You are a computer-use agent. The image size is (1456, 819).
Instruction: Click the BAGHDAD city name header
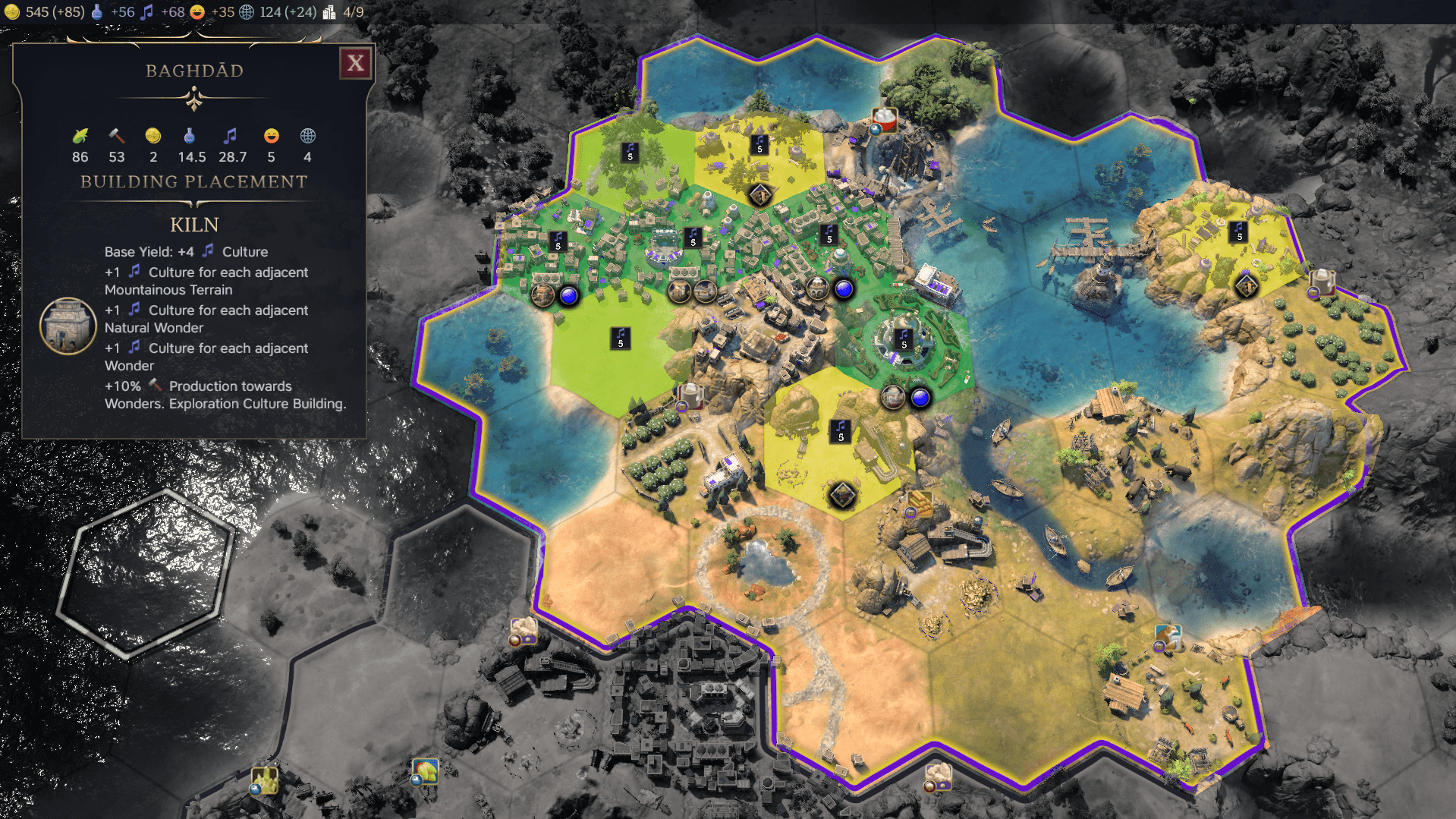click(x=195, y=70)
